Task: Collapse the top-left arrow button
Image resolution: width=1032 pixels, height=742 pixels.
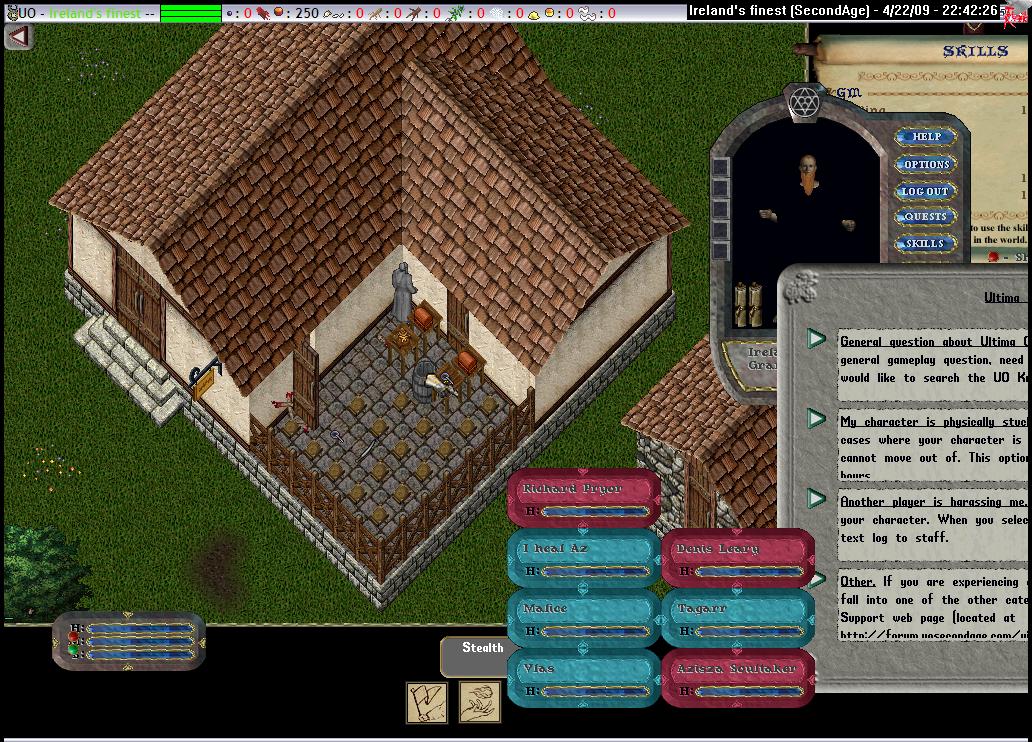Action: pos(18,36)
